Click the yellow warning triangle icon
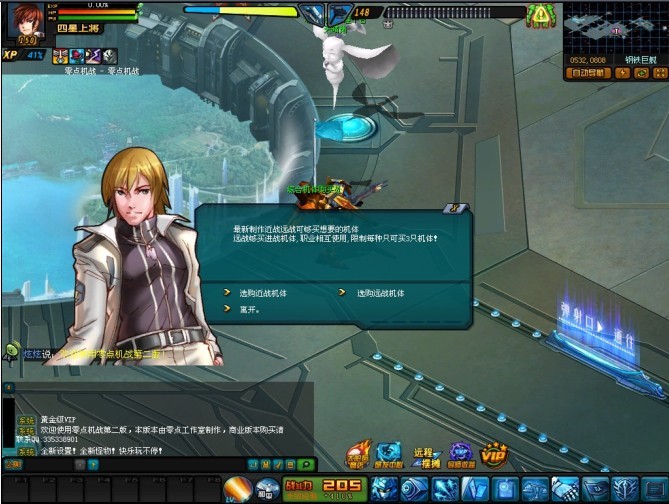The height and width of the screenshot is (504, 669). pos(541,14)
